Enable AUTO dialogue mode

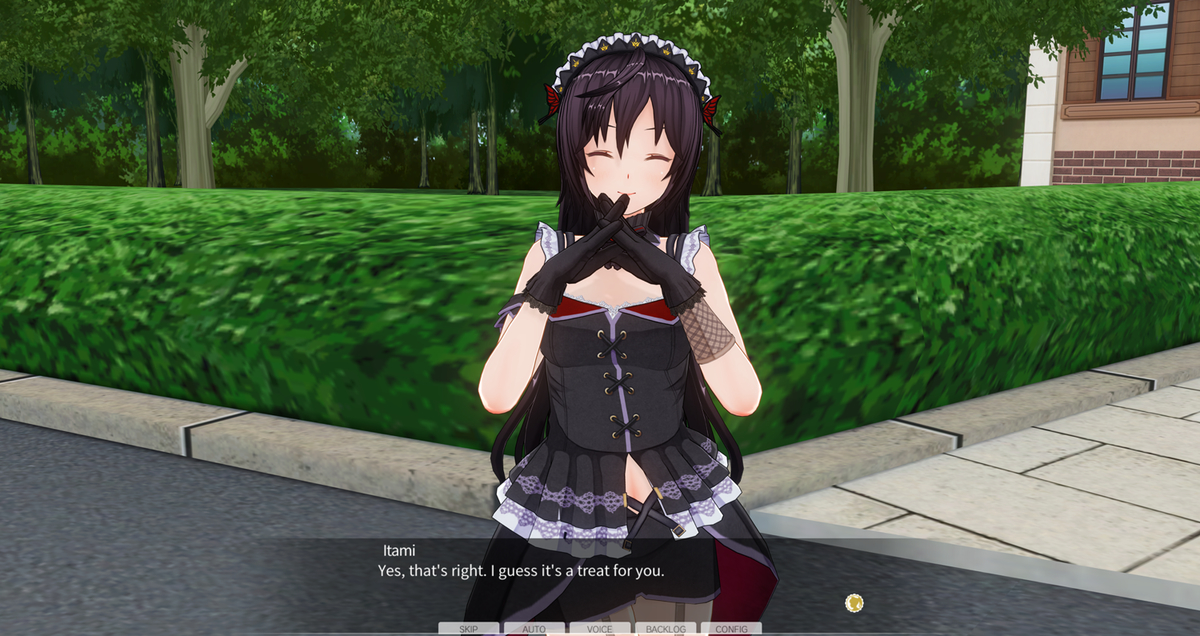click(x=534, y=629)
